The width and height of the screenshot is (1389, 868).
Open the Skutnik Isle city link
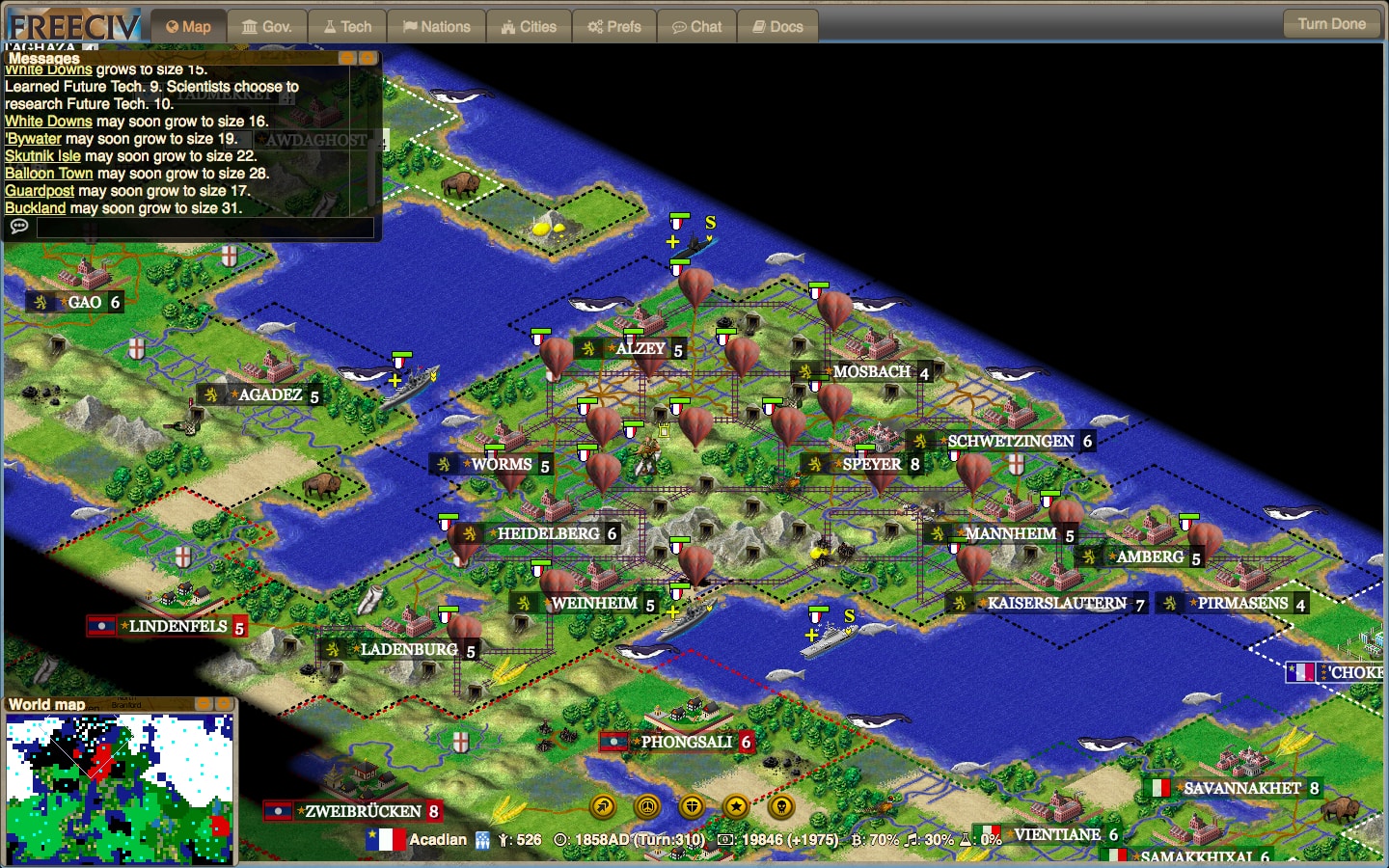click(x=42, y=156)
